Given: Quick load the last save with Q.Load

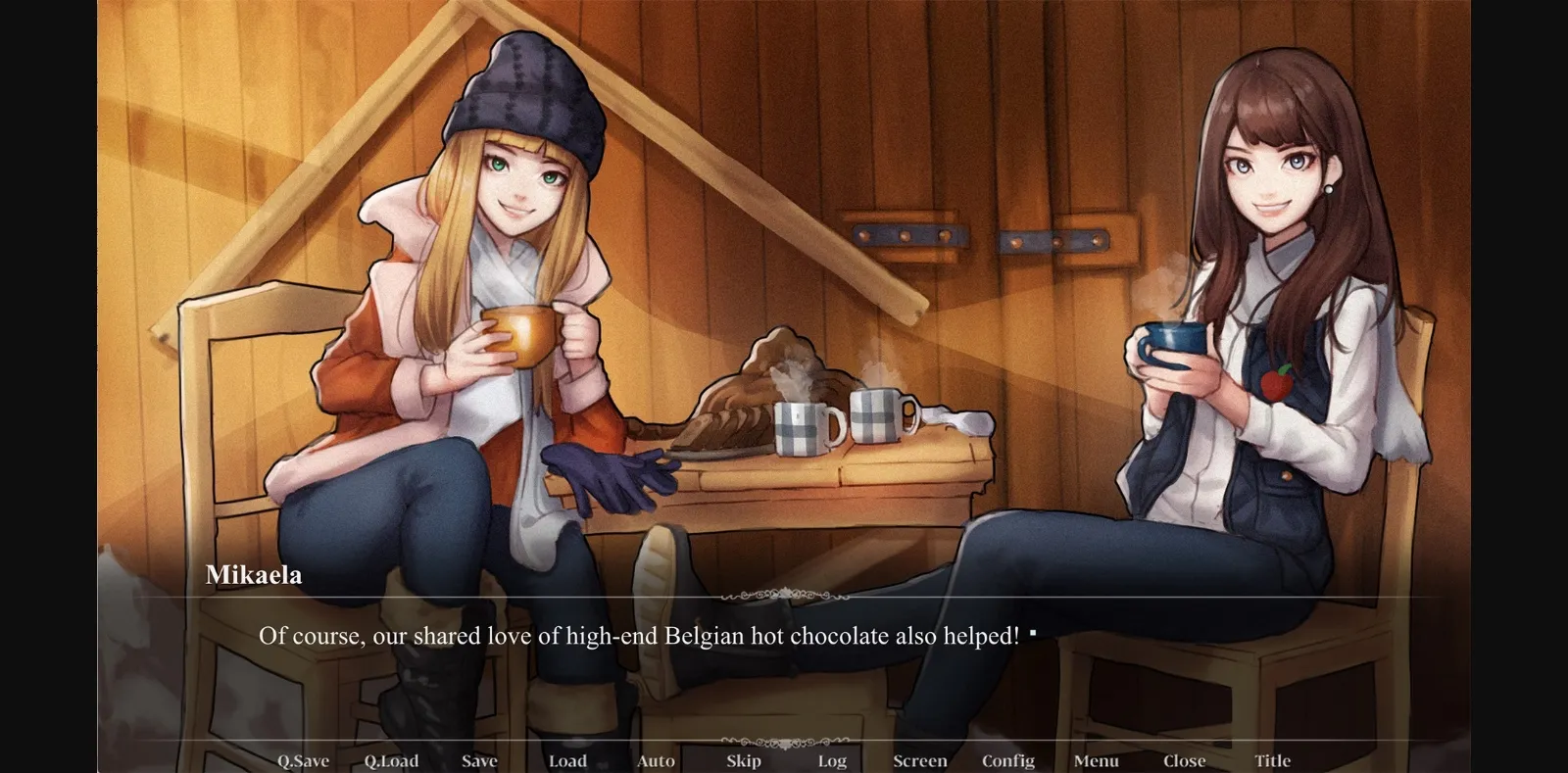Looking at the screenshot, I should coord(391,760).
